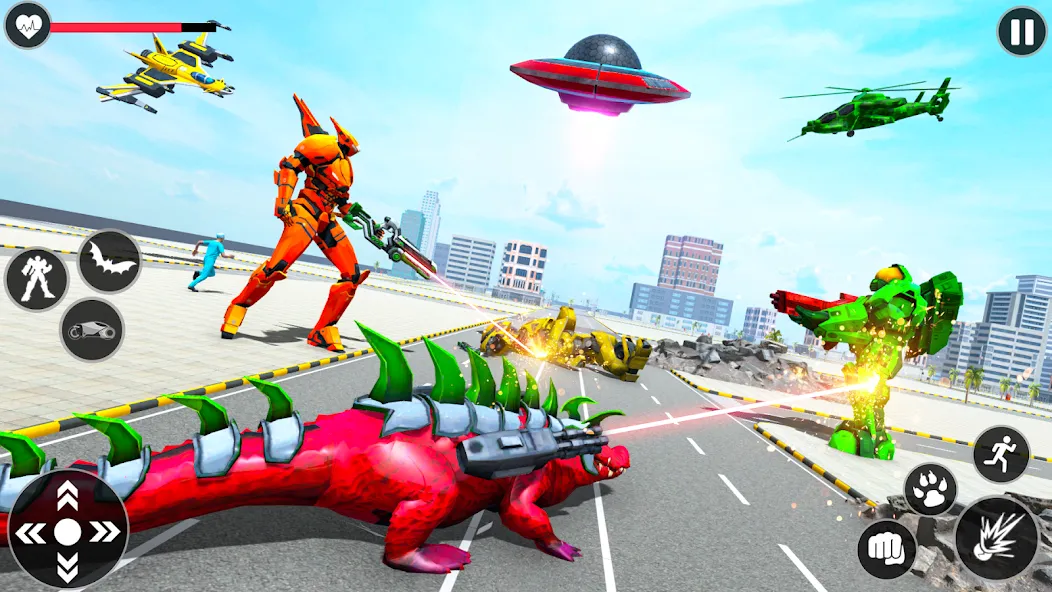The height and width of the screenshot is (592, 1052).
Task: Switch to the bat transformation
Action: (109, 261)
